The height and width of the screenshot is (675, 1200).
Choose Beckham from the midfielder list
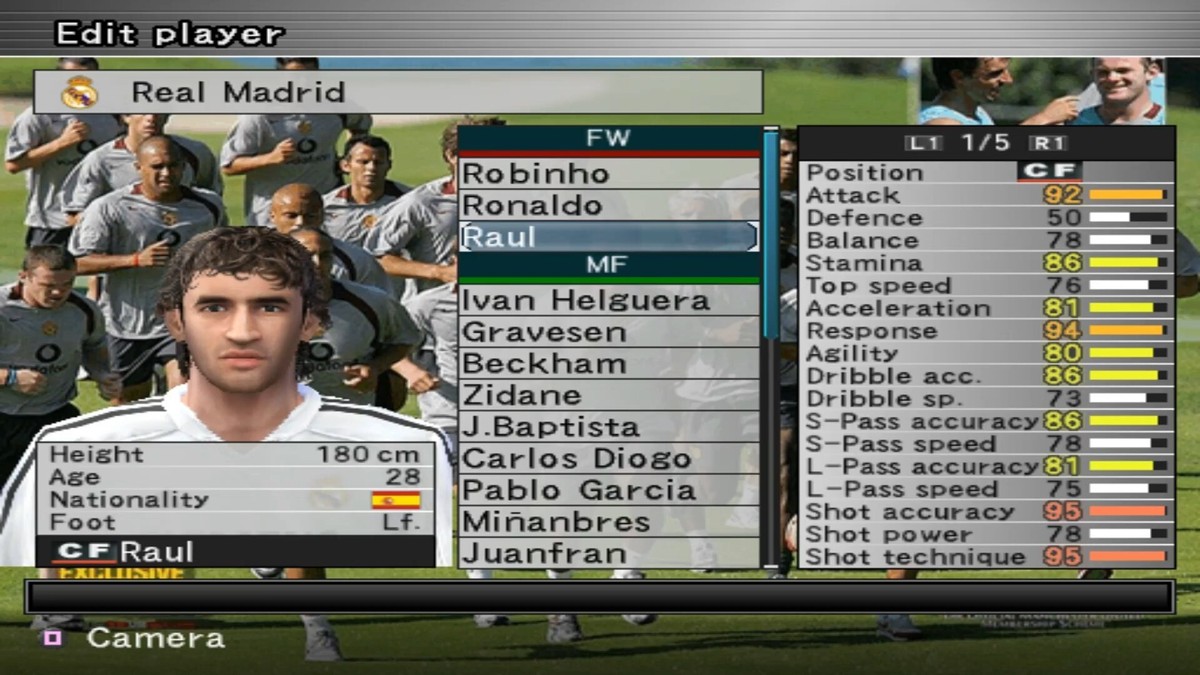(x=608, y=363)
